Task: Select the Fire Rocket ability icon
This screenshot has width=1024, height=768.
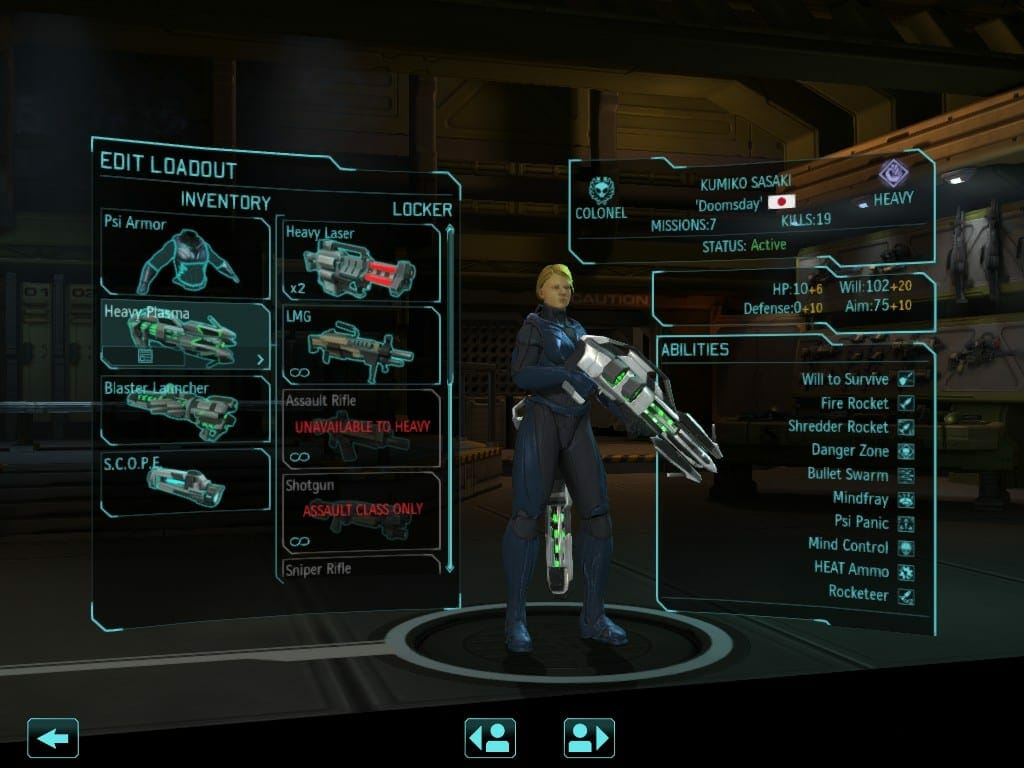Action: click(x=906, y=403)
